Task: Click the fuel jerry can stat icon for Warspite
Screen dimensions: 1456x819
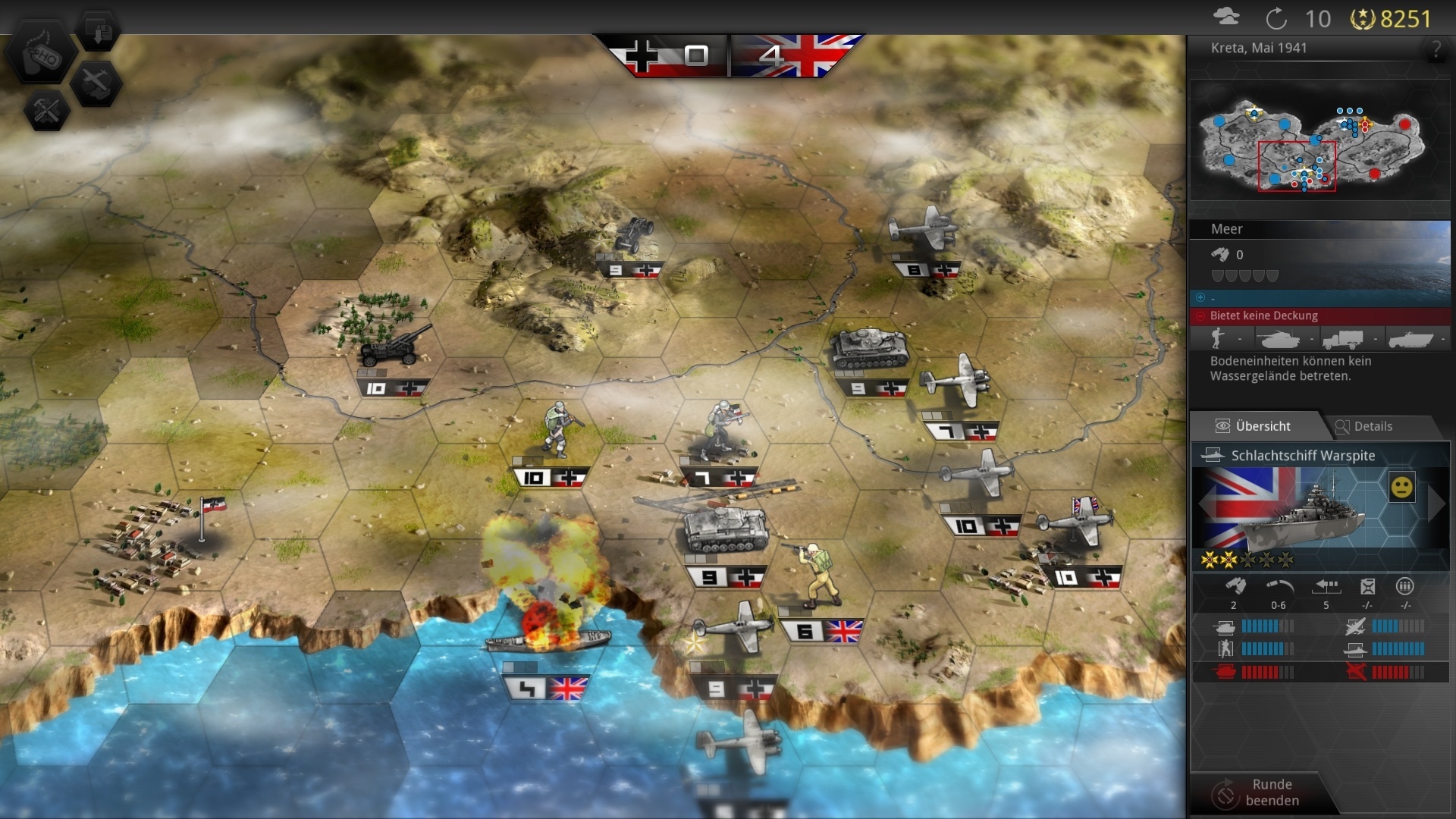Action: tap(1367, 586)
